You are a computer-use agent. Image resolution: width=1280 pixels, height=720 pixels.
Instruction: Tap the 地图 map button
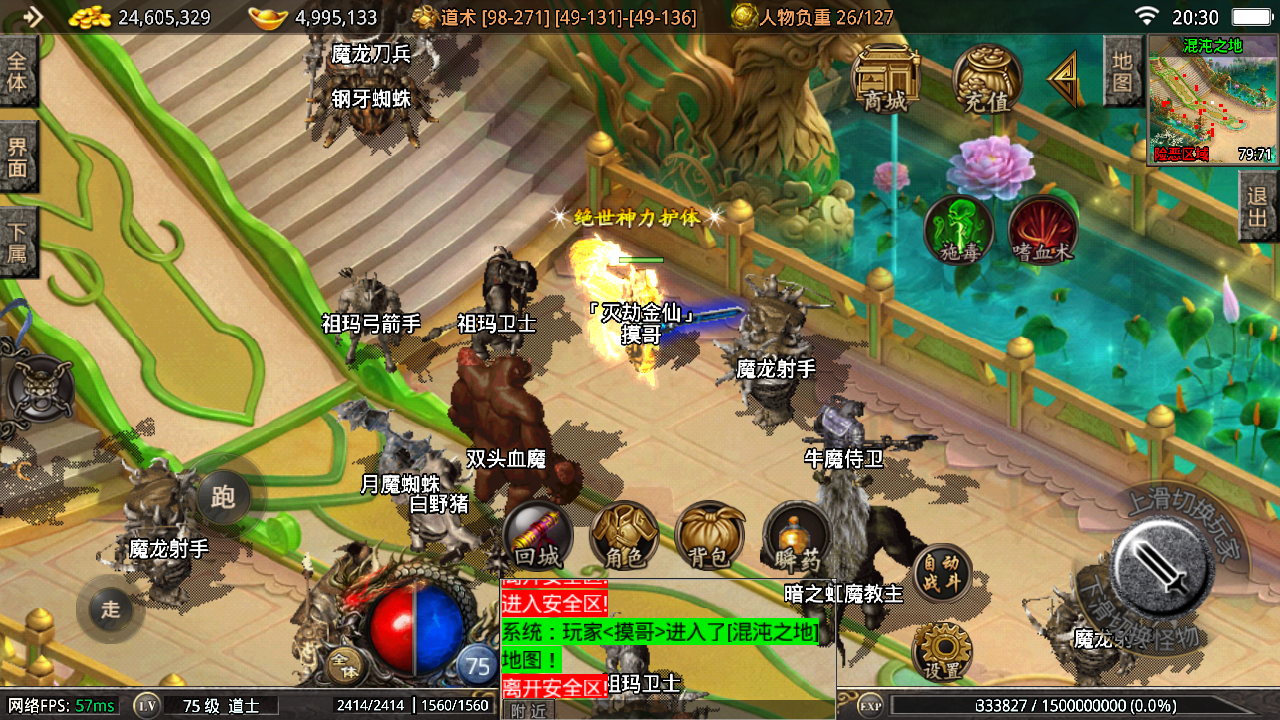coord(1122,71)
